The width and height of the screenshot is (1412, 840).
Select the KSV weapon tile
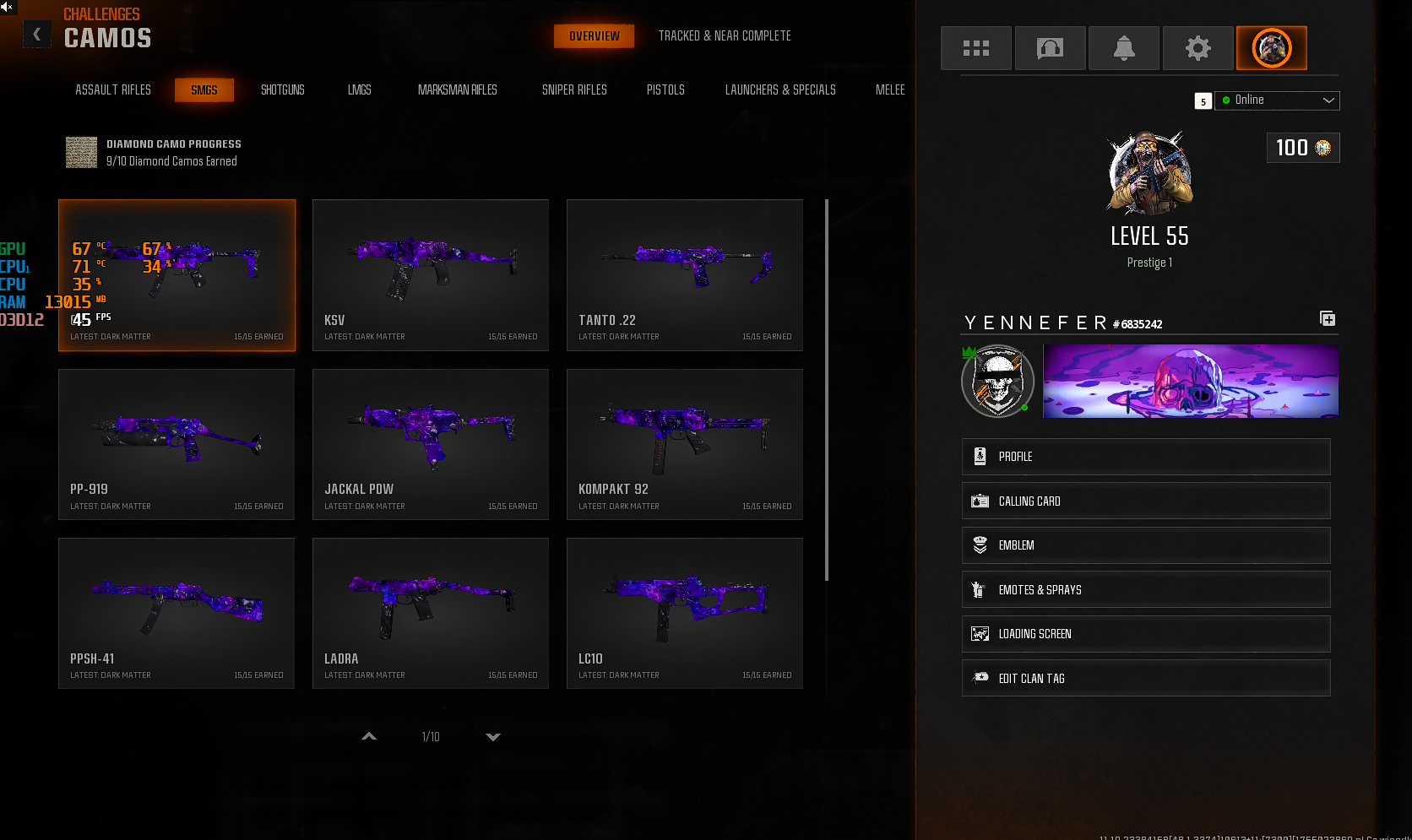(431, 274)
